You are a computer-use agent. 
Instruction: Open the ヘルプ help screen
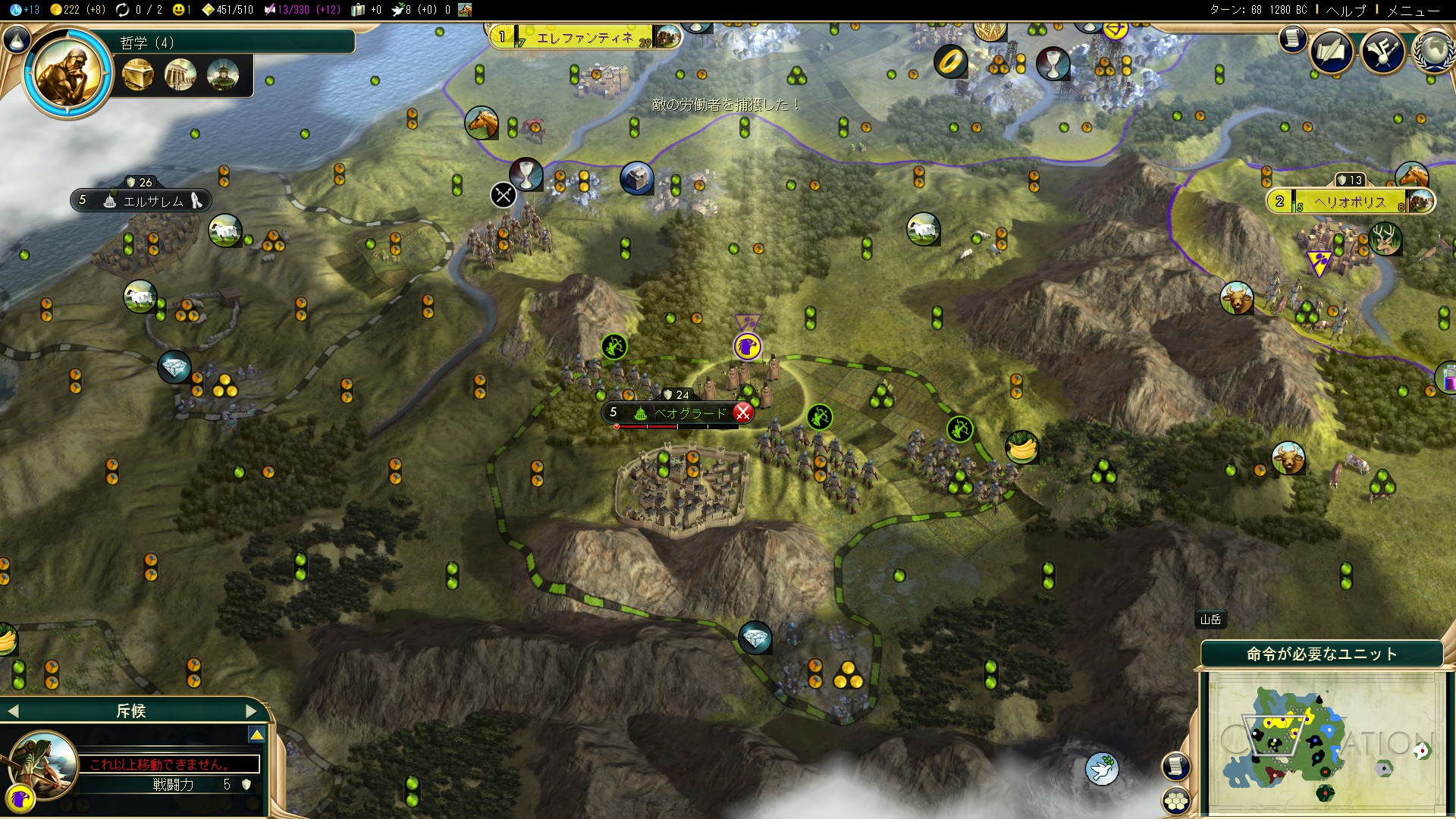point(1345,10)
